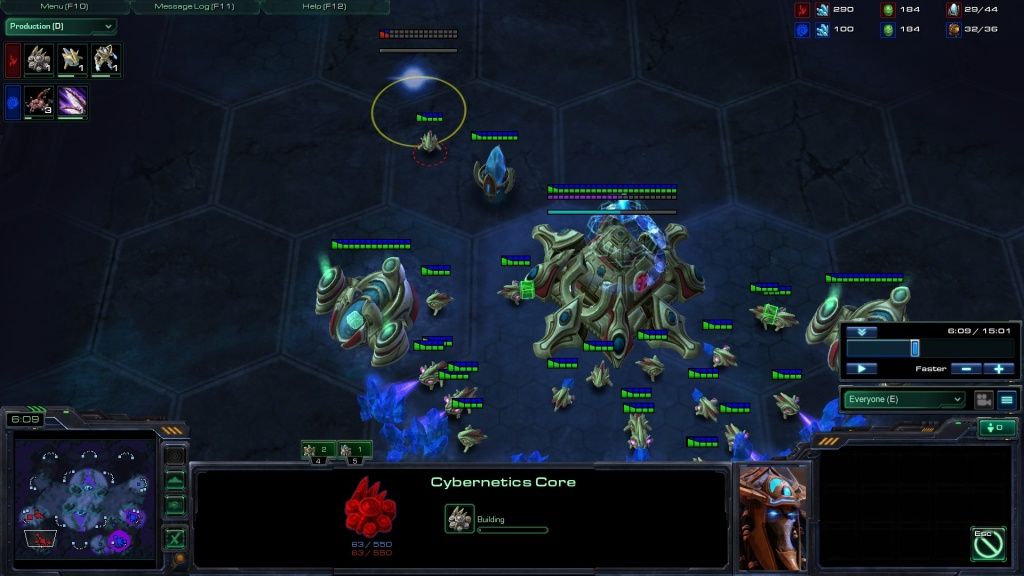Click the replay play button
Screen dimensions: 1024x576
[x=861, y=369]
